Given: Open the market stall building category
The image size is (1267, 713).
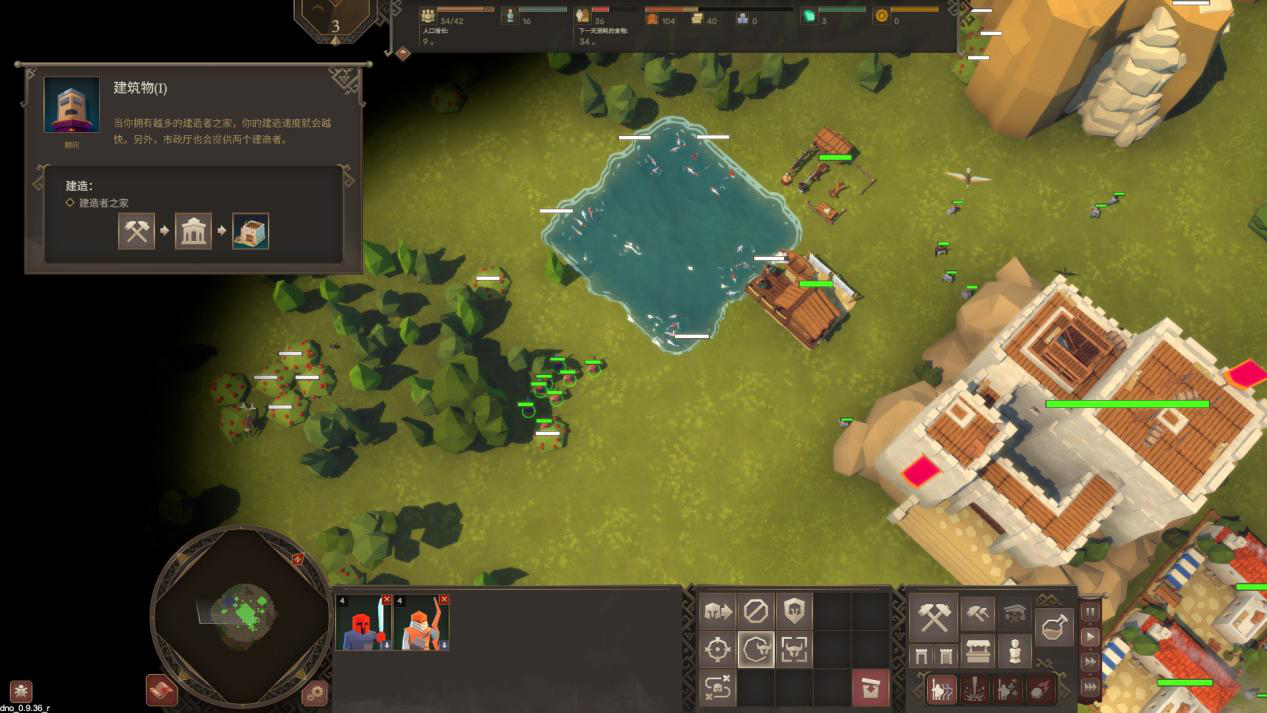Looking at the screenshot, I should coord(977,652).
